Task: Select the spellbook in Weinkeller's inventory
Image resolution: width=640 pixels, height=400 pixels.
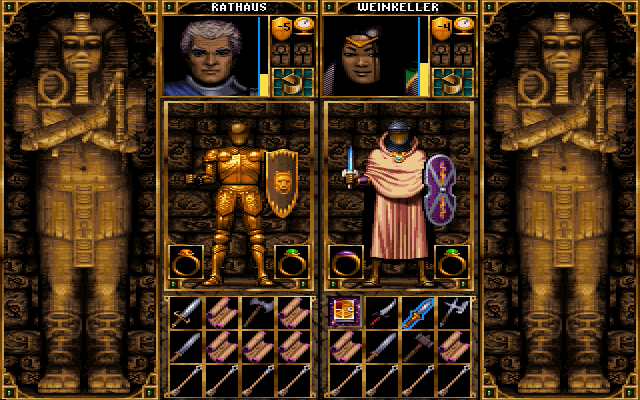Action: click(344, 312)
